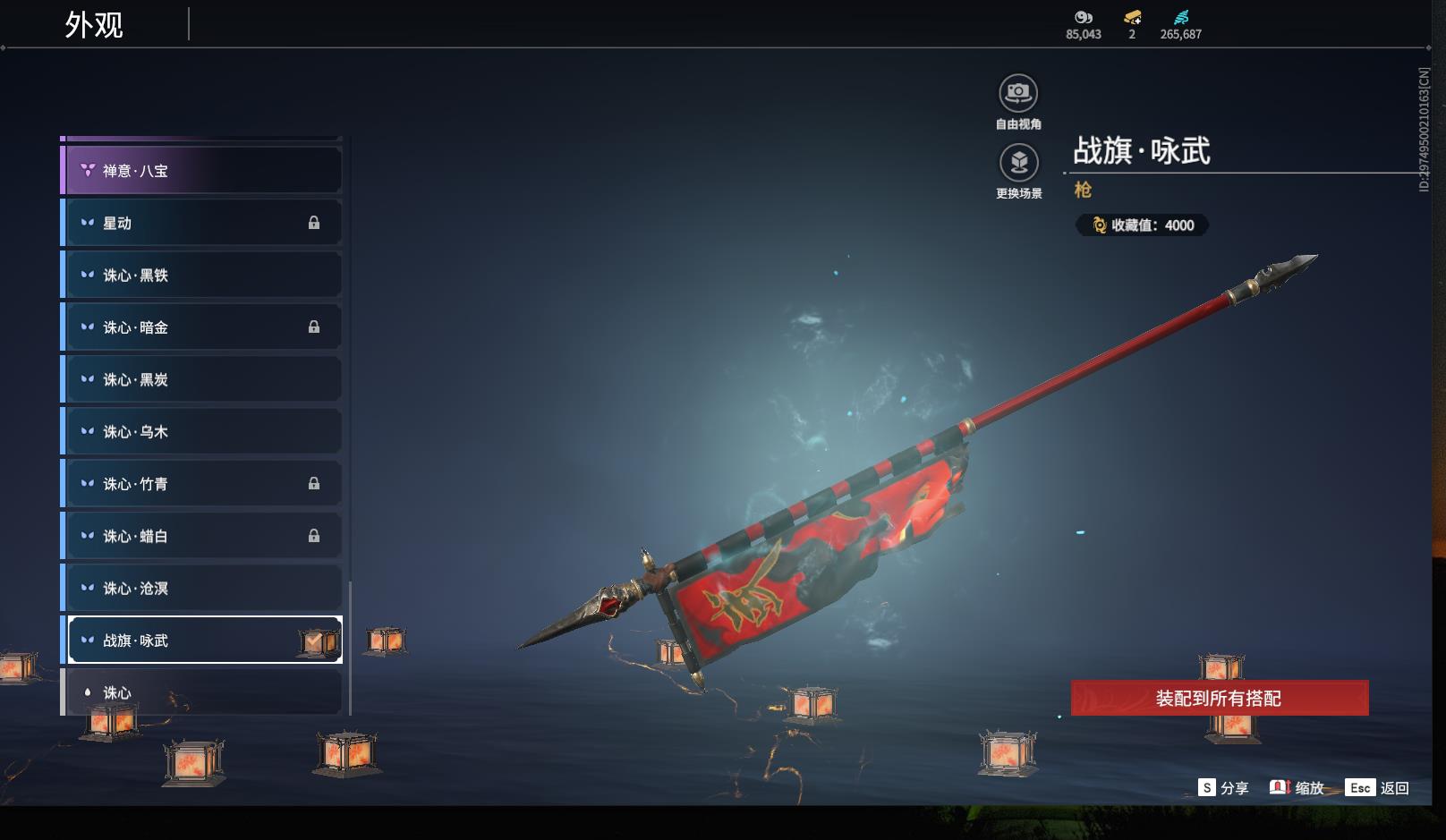This screenshot has width=1446, height=840.
Task: Choose the locked 星动 skin
Action: click(203, 223)
